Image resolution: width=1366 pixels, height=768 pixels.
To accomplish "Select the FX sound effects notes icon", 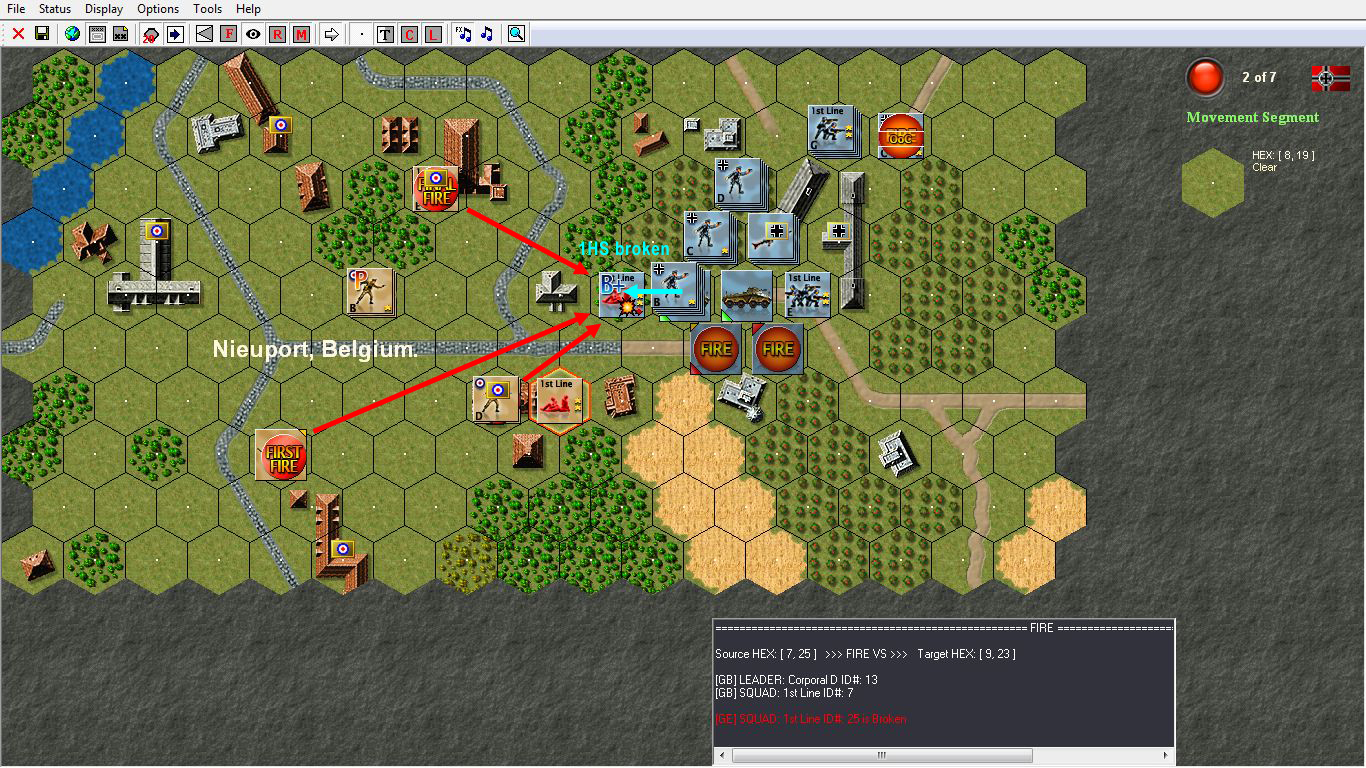I will click(x=461, y=33).
